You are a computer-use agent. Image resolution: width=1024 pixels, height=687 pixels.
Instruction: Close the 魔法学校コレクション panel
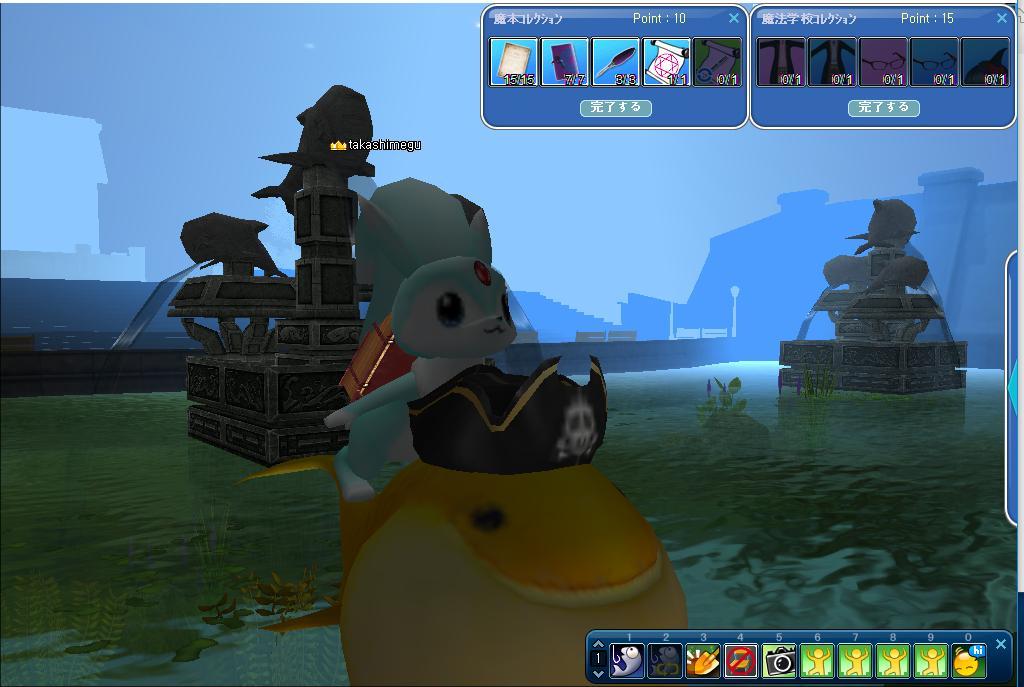coord(1002,18)
